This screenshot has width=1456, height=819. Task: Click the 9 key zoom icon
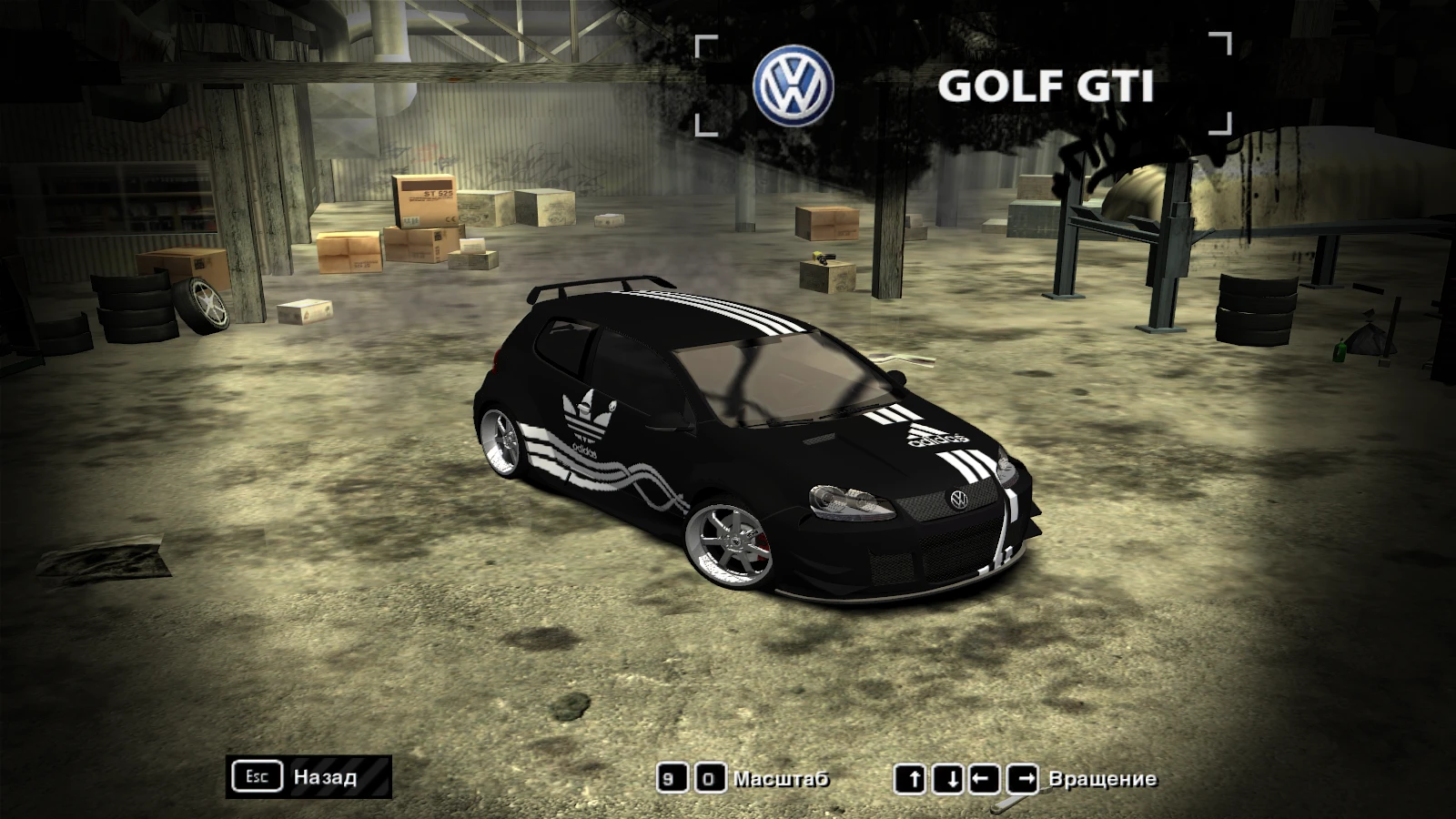tap(671, 778)
